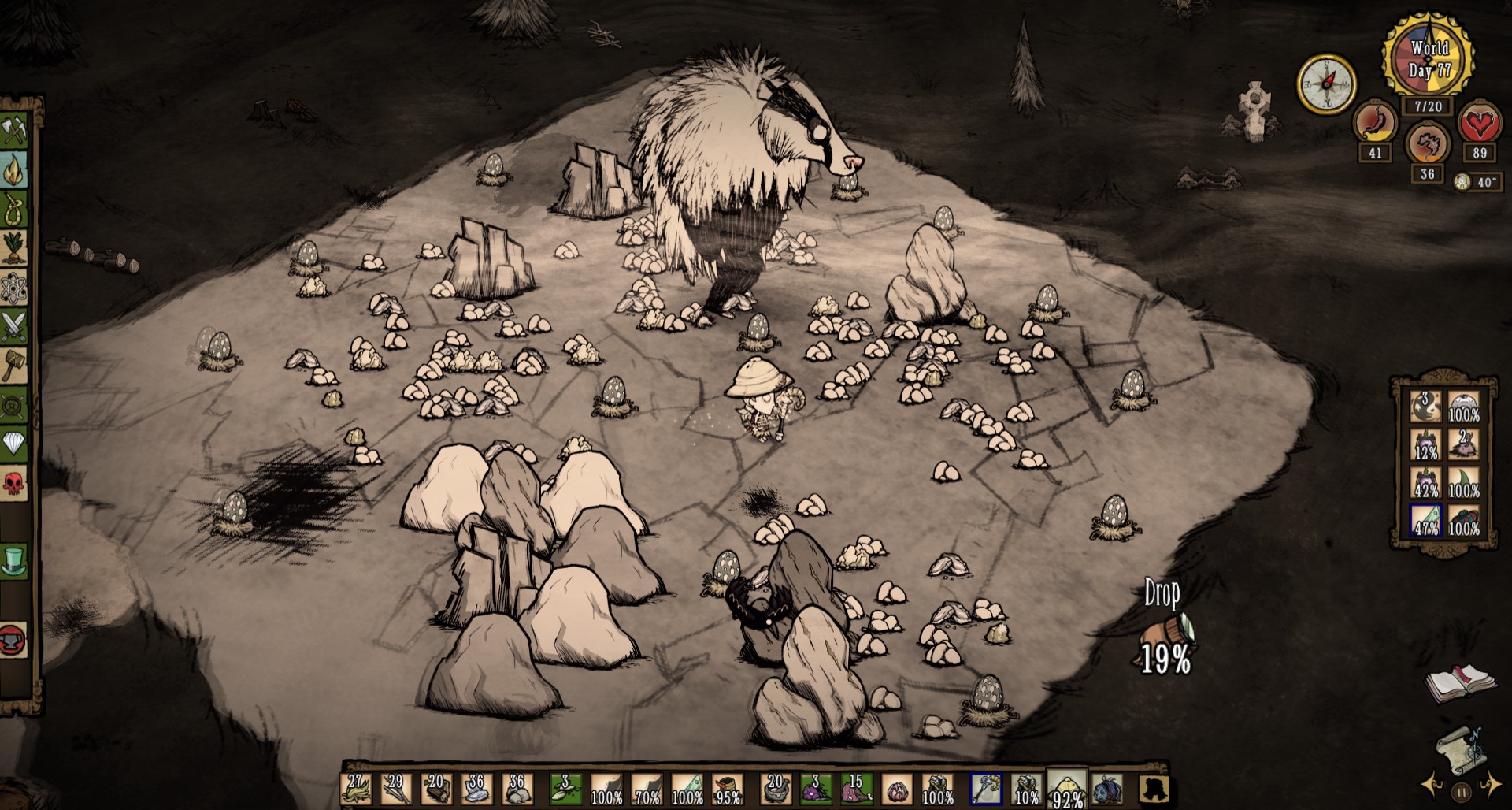Viewport: 1512px width, 810px height.
Task: Select the twigs stack of 29
Action: (x=396, y=789)
